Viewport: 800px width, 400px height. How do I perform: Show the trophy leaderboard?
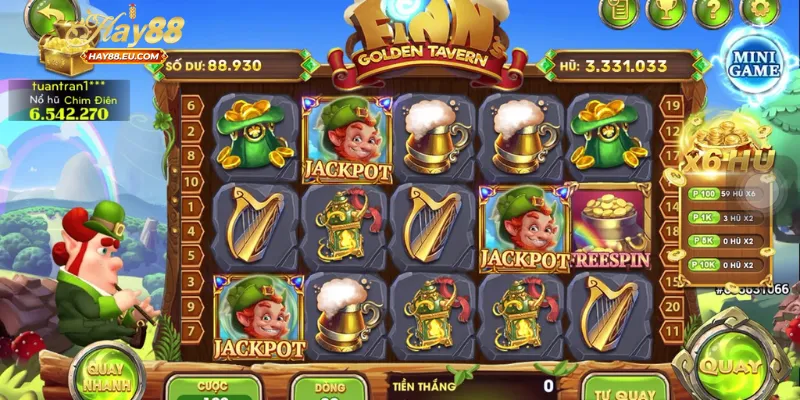pyautogui.click(x=665, y=11)
